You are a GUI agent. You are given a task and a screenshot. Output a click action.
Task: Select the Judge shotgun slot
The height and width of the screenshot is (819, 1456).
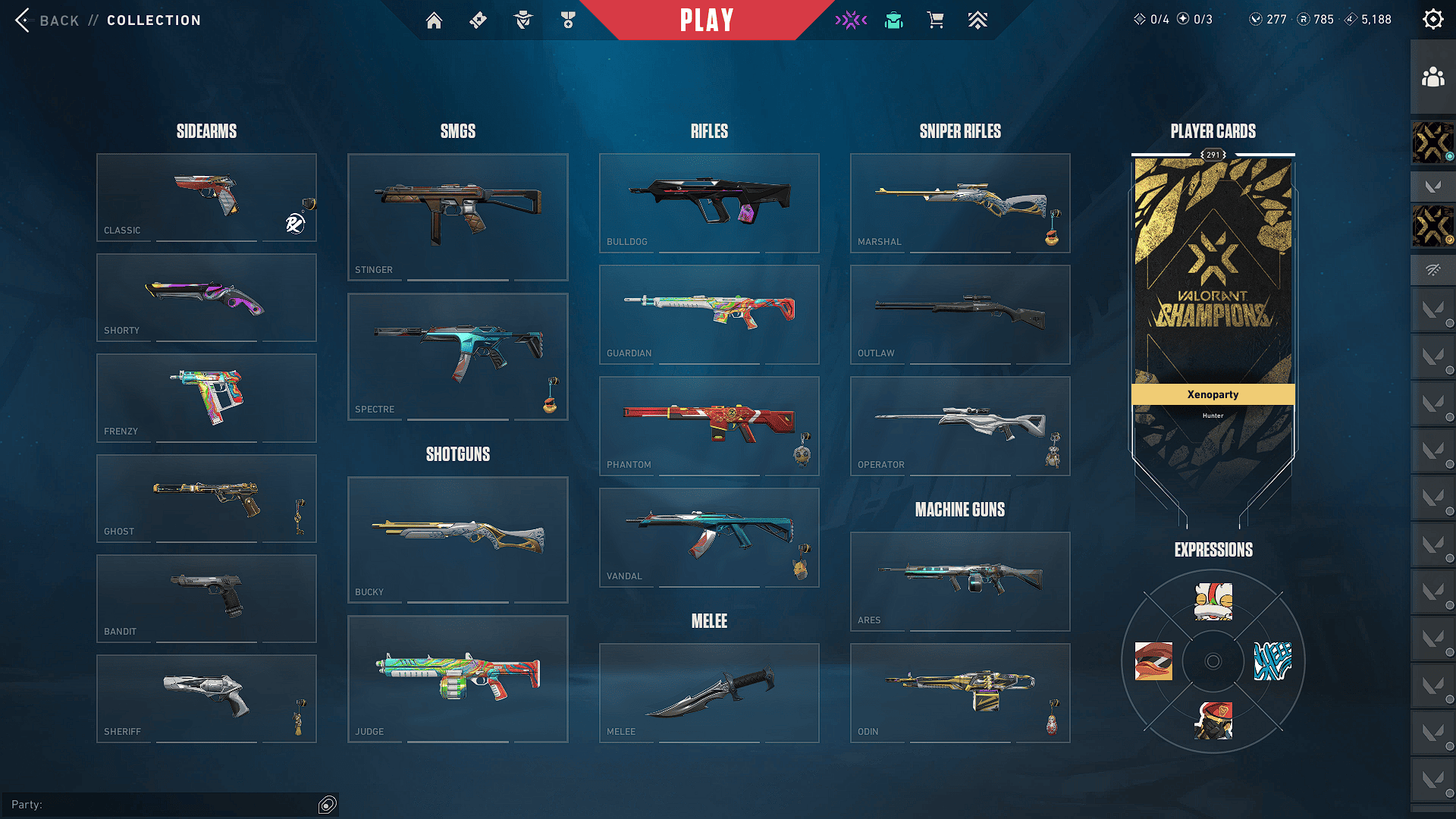click(x=457, y=679)
